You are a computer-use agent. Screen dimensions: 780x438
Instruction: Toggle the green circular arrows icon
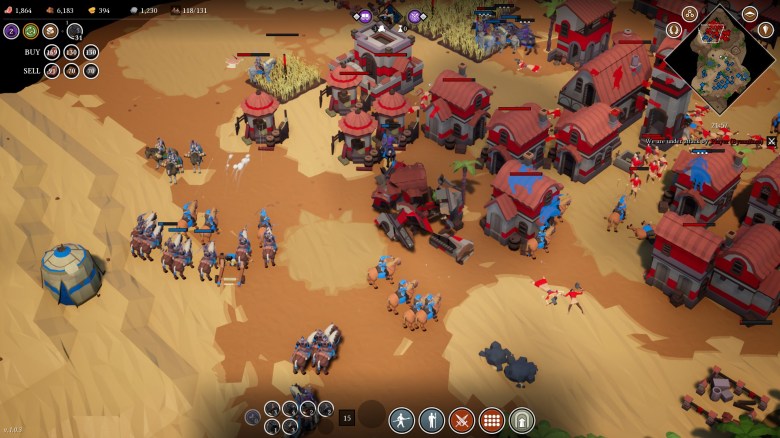tap(31, 31)
